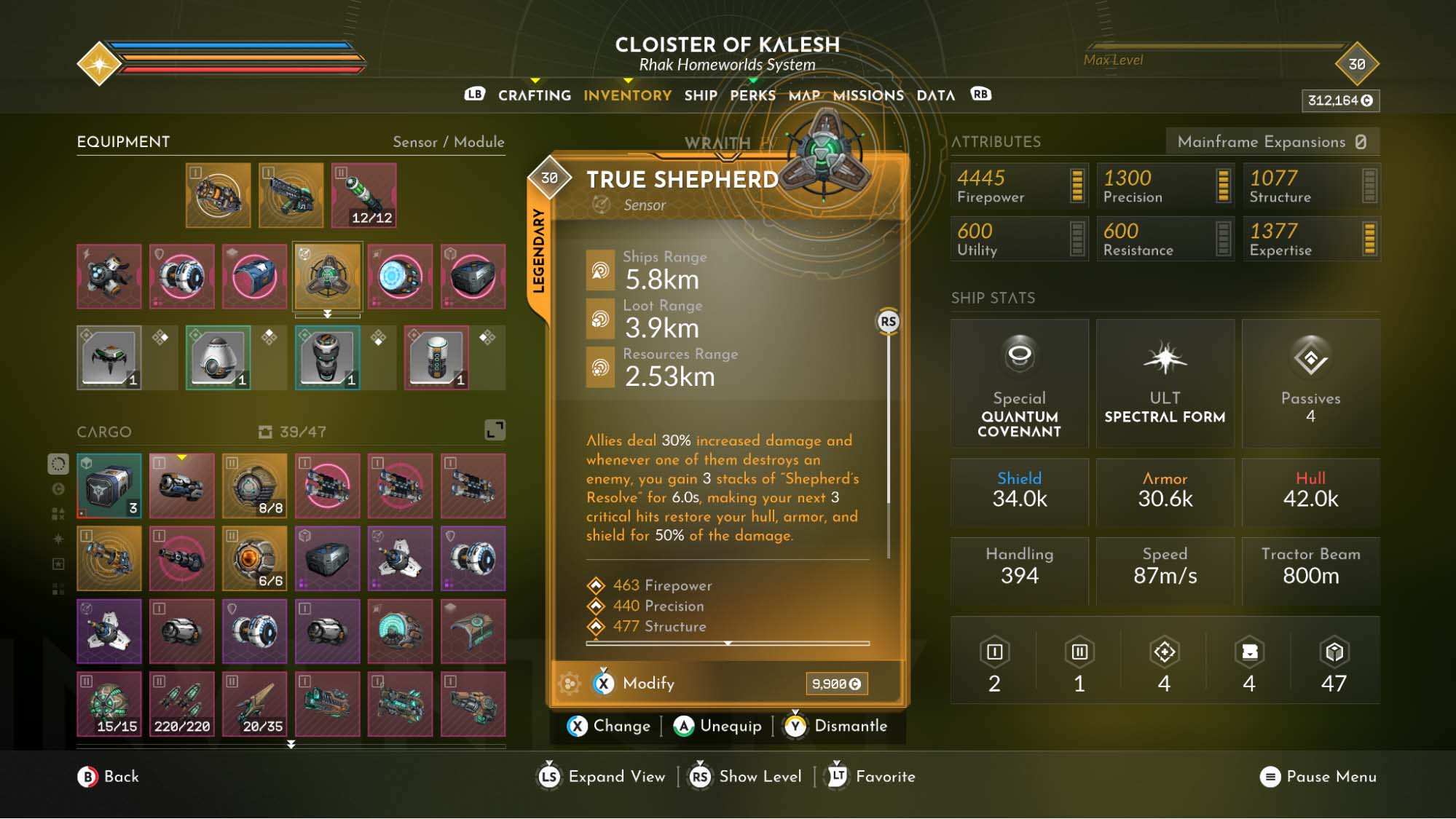This screenshot has width=1456, height=819.
Task: Select the Firepower attribute box
Action: pyautogui.click(x=1019, y=186)
